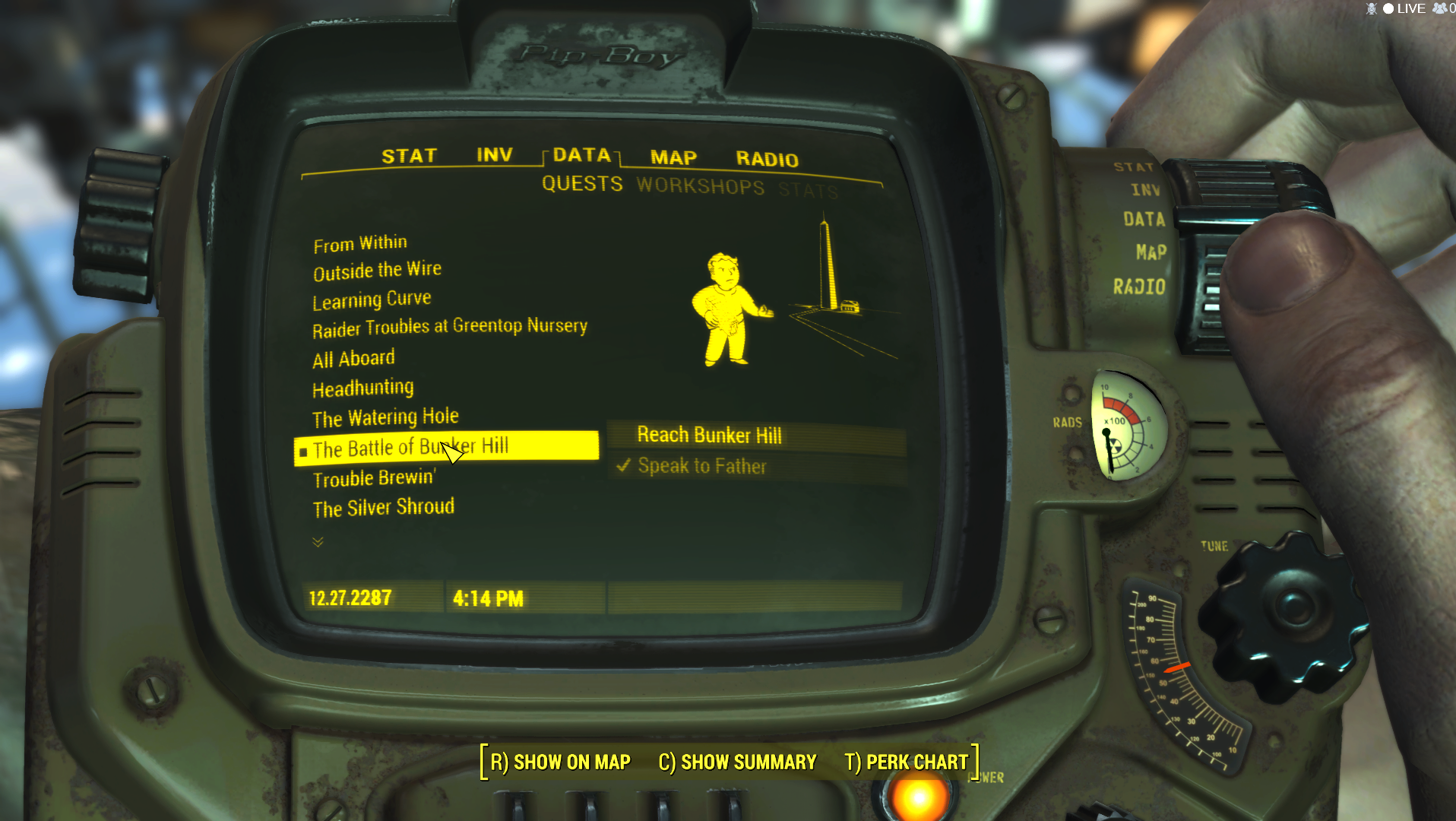Choose The Silver Shroud quest

[x=383, y=508]
